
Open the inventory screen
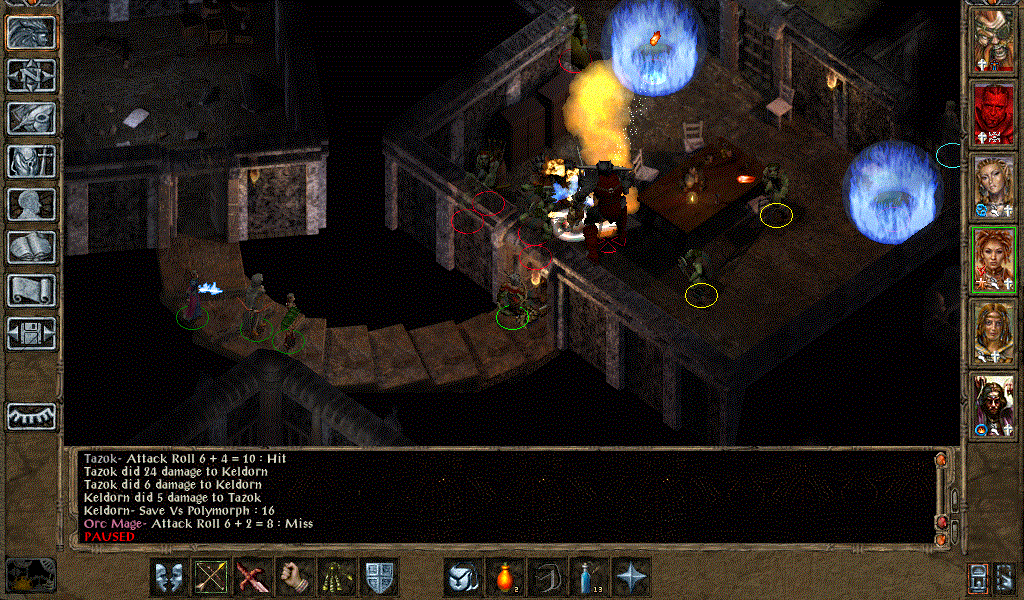tap(32, 161)
